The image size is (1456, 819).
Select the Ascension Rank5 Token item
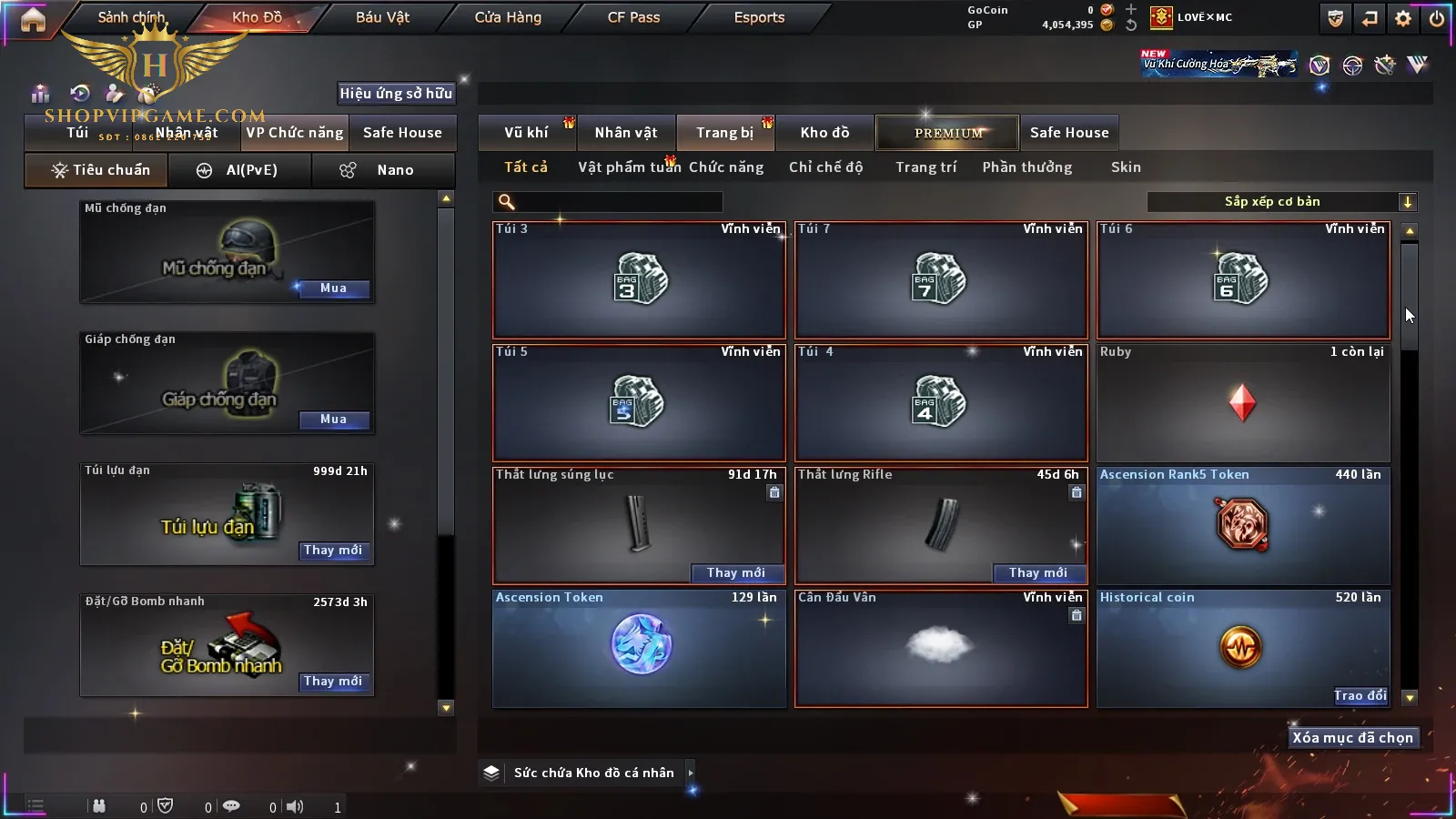(1243, 526)
